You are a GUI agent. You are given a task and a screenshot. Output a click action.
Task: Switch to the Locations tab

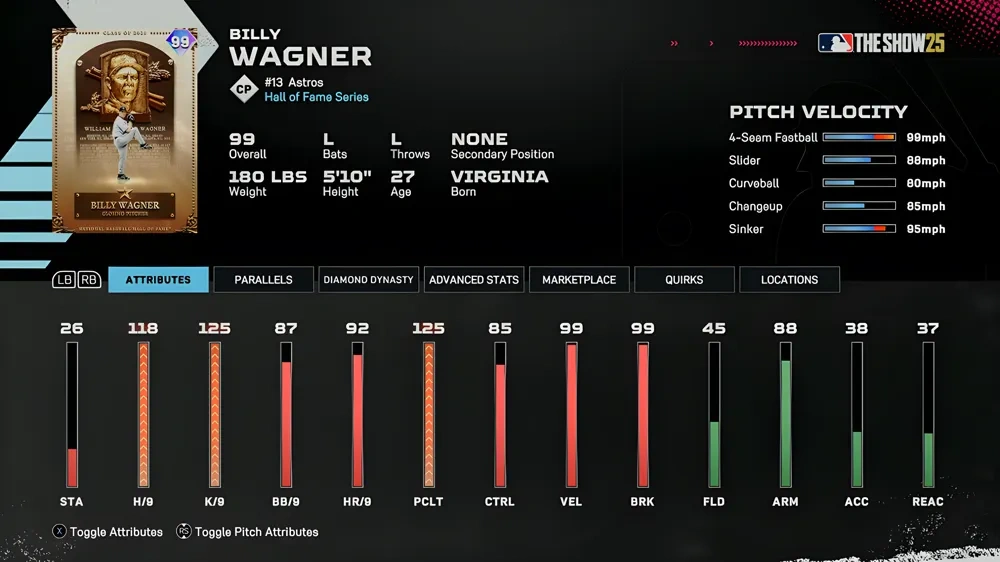tap(789, 280)
